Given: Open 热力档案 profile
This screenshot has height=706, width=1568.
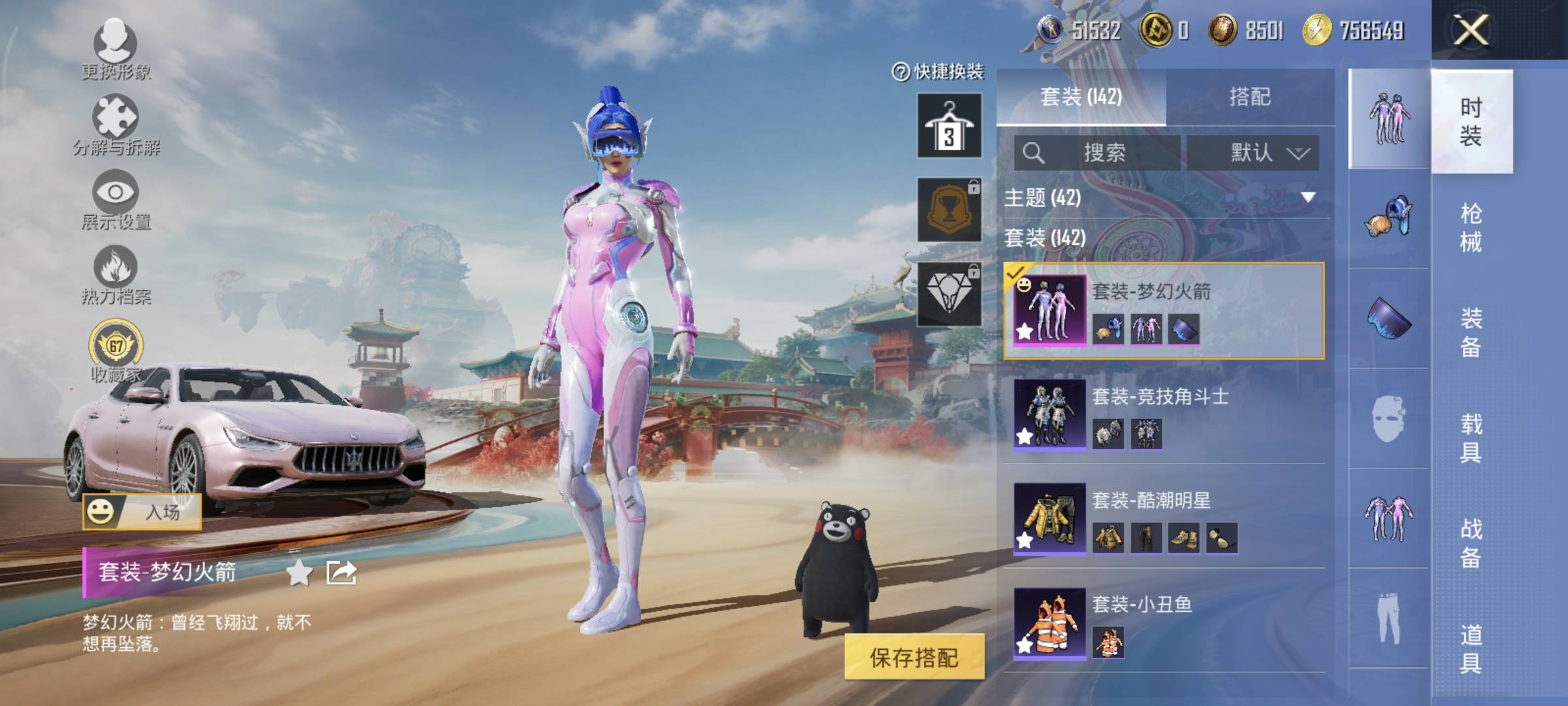Looking at the screenshot, I should (x=116, y=275).
